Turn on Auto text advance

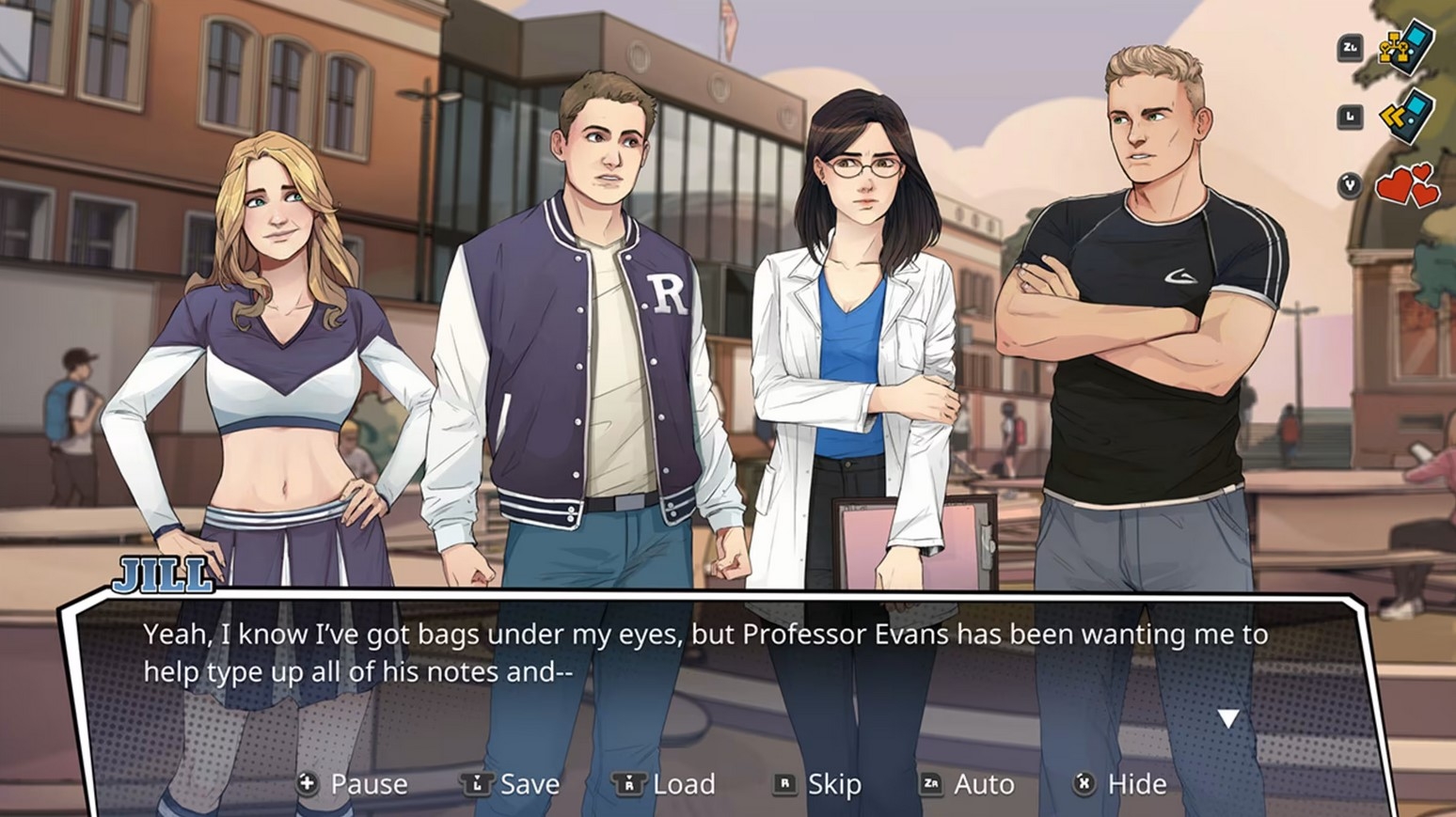pos(967,783)
